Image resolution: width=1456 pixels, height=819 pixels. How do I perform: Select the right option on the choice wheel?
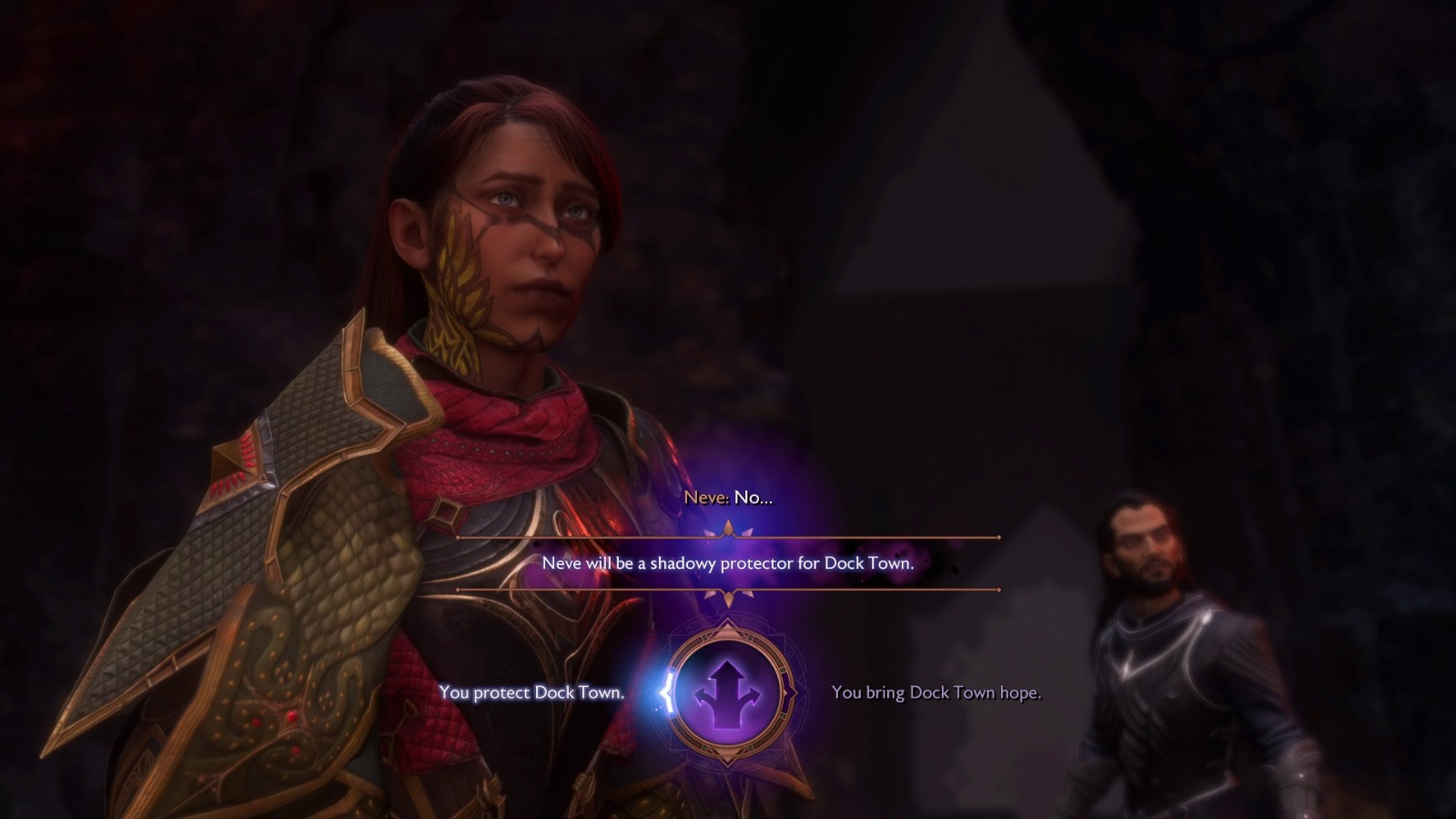937,694
